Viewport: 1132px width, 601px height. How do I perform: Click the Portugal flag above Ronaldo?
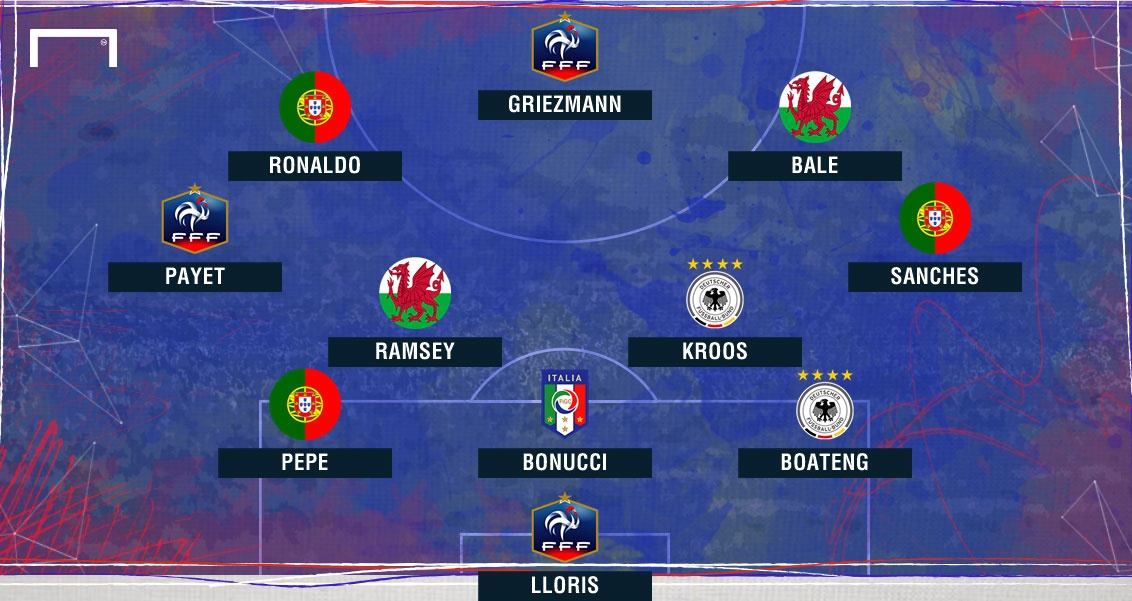pyautogui.click(x=315, y=107)
